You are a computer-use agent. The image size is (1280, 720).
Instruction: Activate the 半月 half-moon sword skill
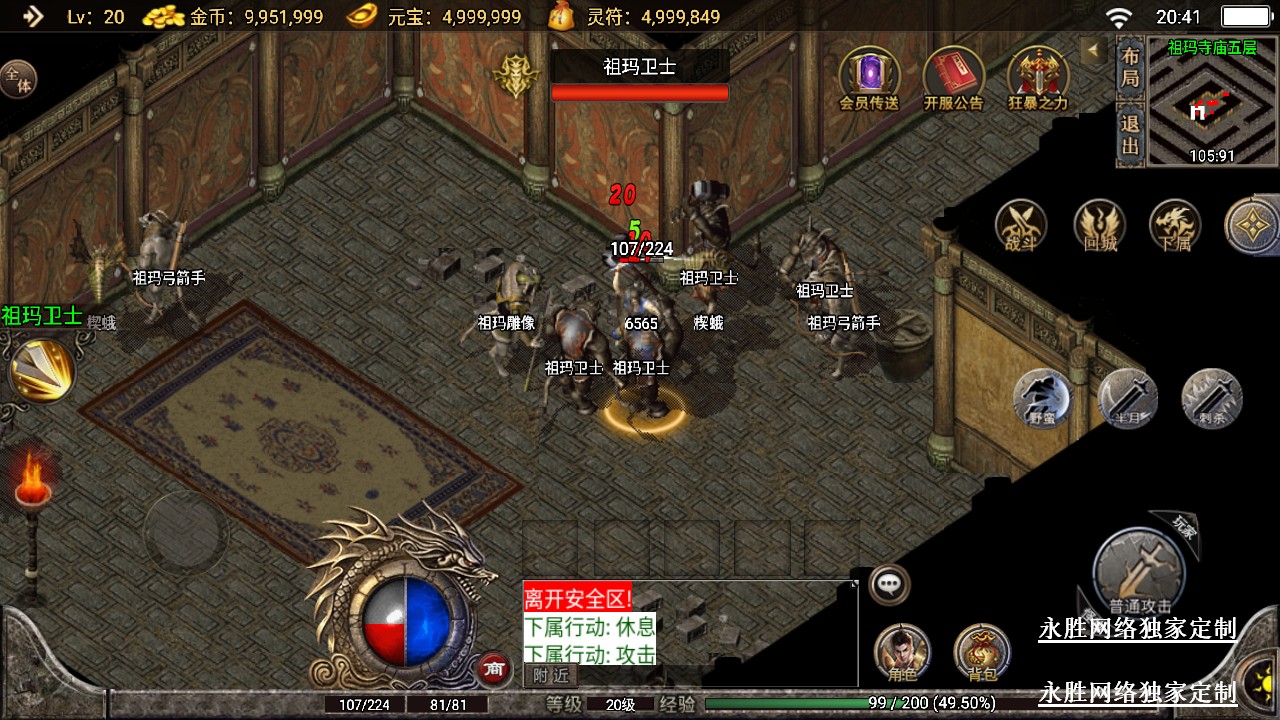(x=1128, y=398)
